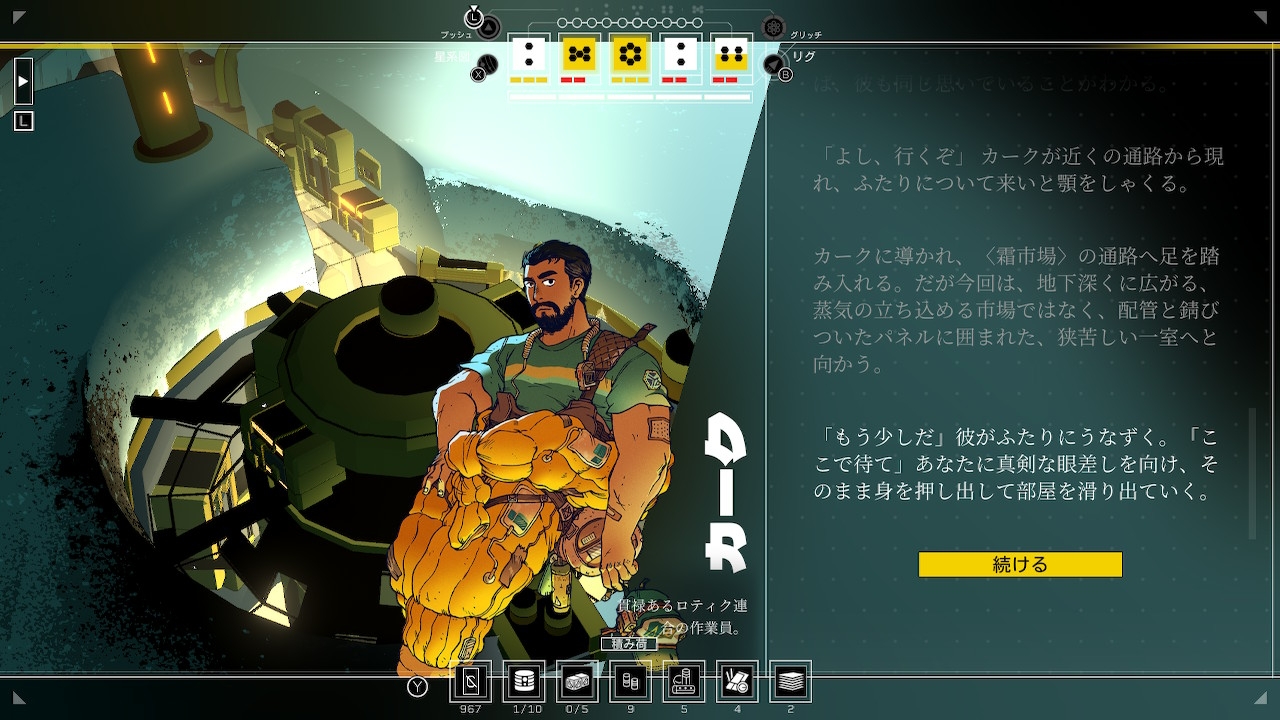
Task: Select the scrap components cargo slot showing 4
Action: 737,682
